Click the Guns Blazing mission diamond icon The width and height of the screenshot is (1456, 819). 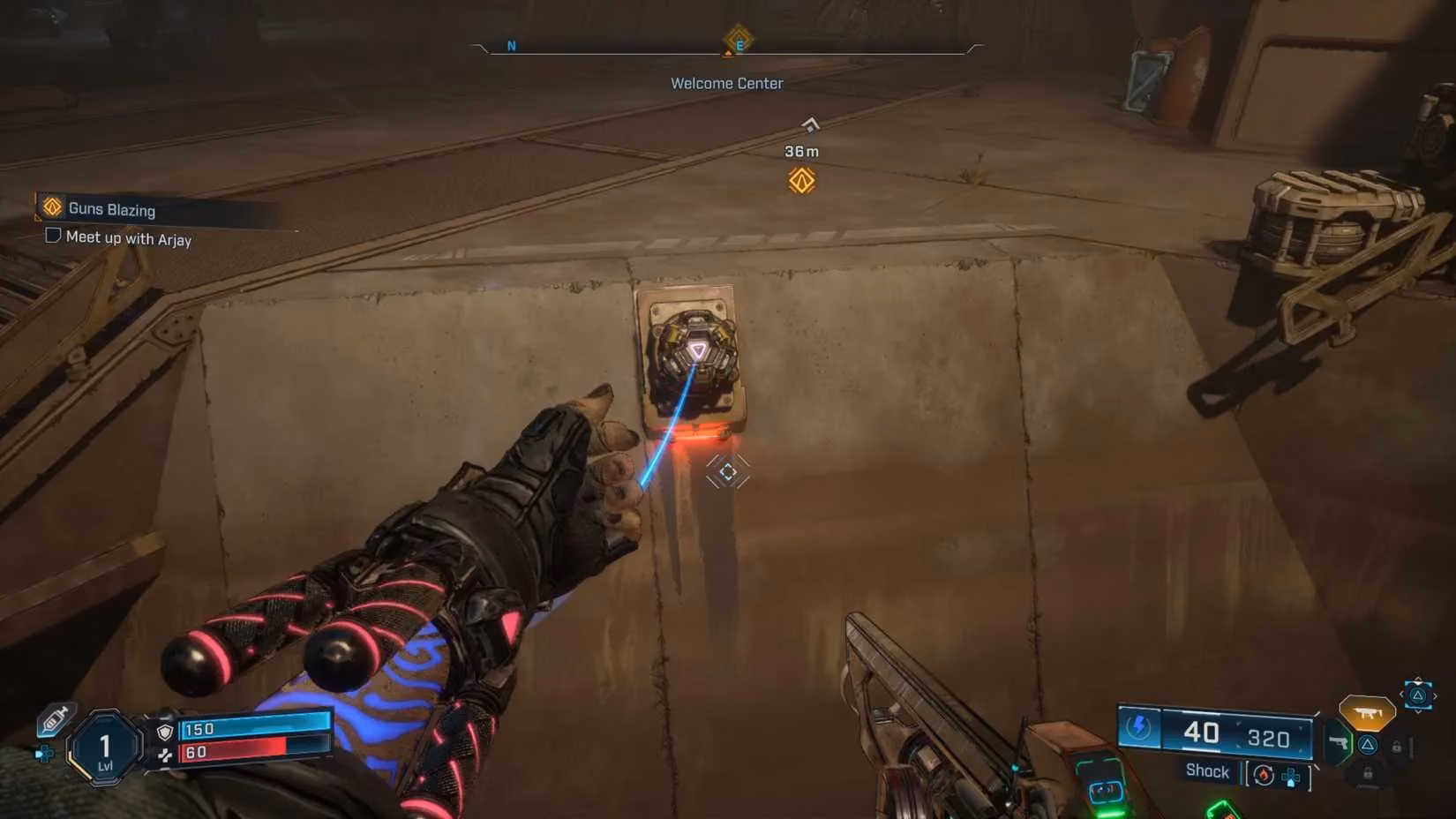click(x=51, y=207)
